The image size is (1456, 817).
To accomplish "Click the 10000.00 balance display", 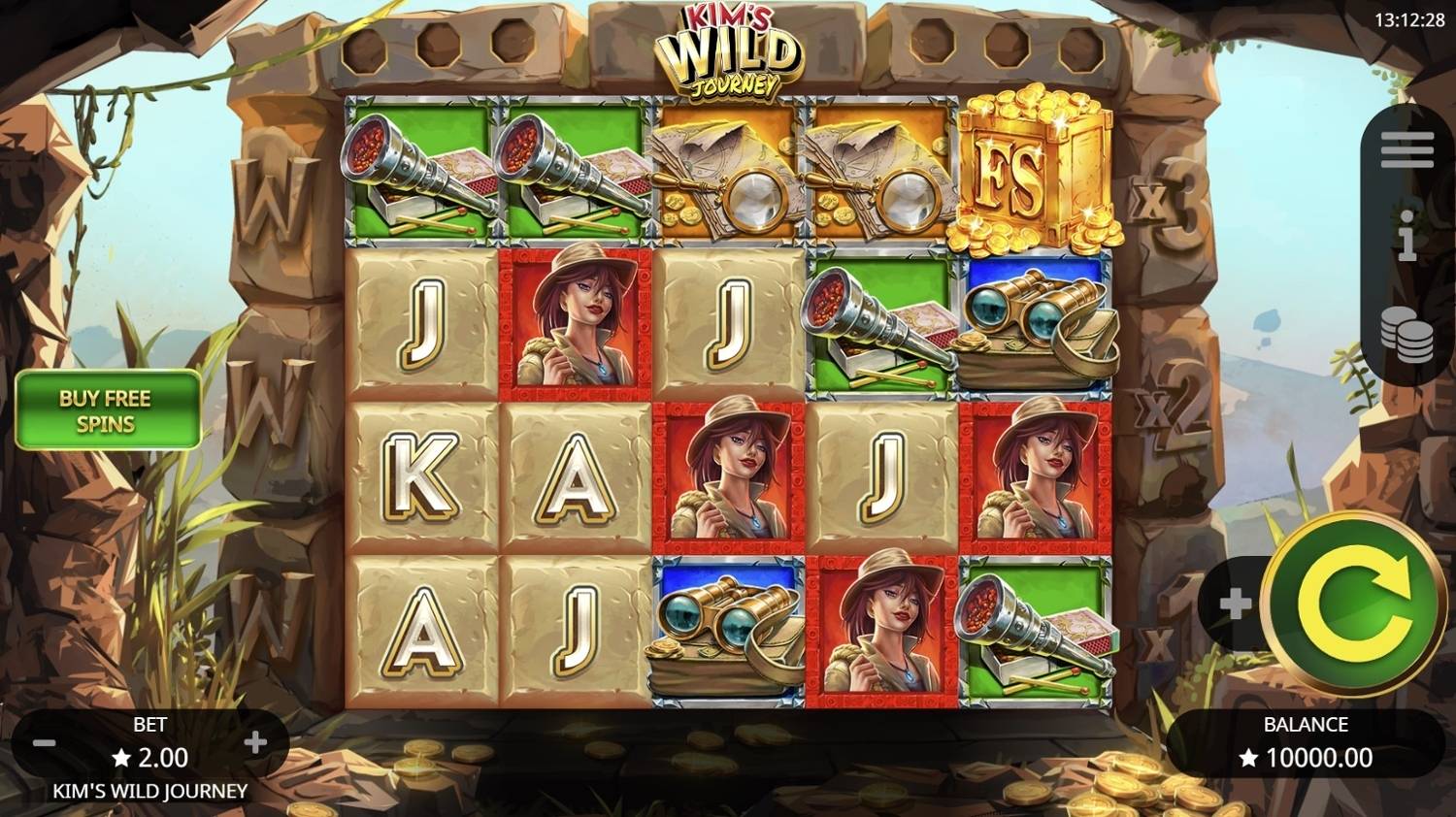I will (x=1306, y=757).
